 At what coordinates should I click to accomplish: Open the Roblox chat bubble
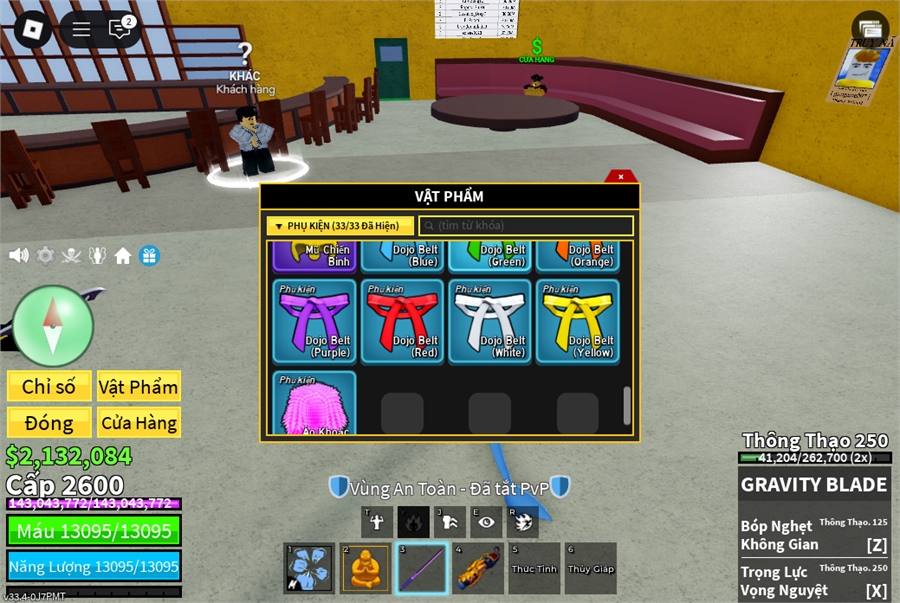point(120,29)
